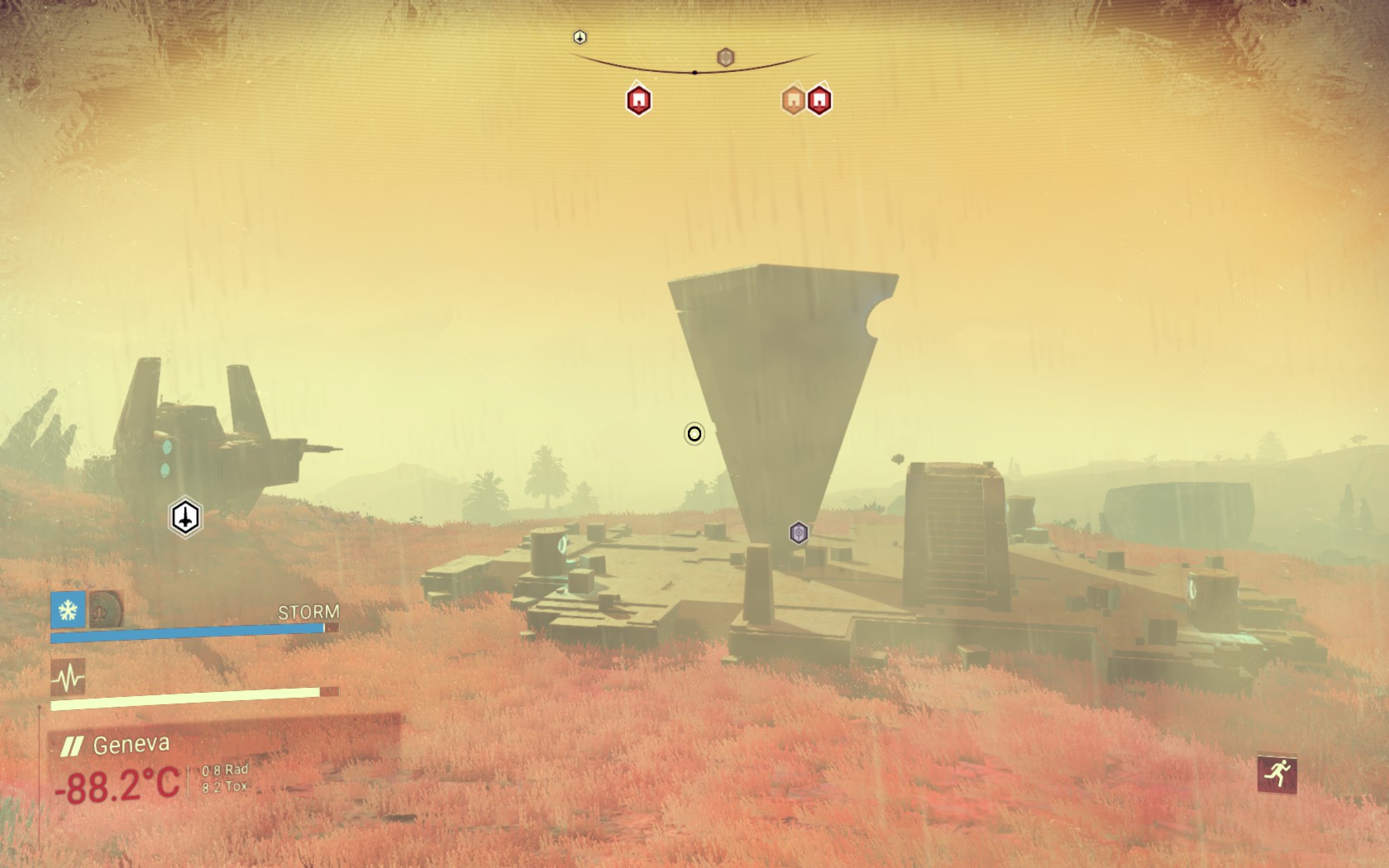Click the purple hexagon marker on the ruin

pyautogui.click(x=798, y=533)
